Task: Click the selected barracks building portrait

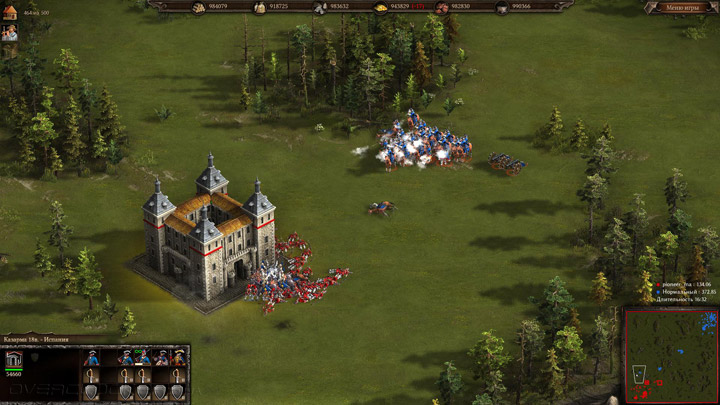Action: point(14,360)
